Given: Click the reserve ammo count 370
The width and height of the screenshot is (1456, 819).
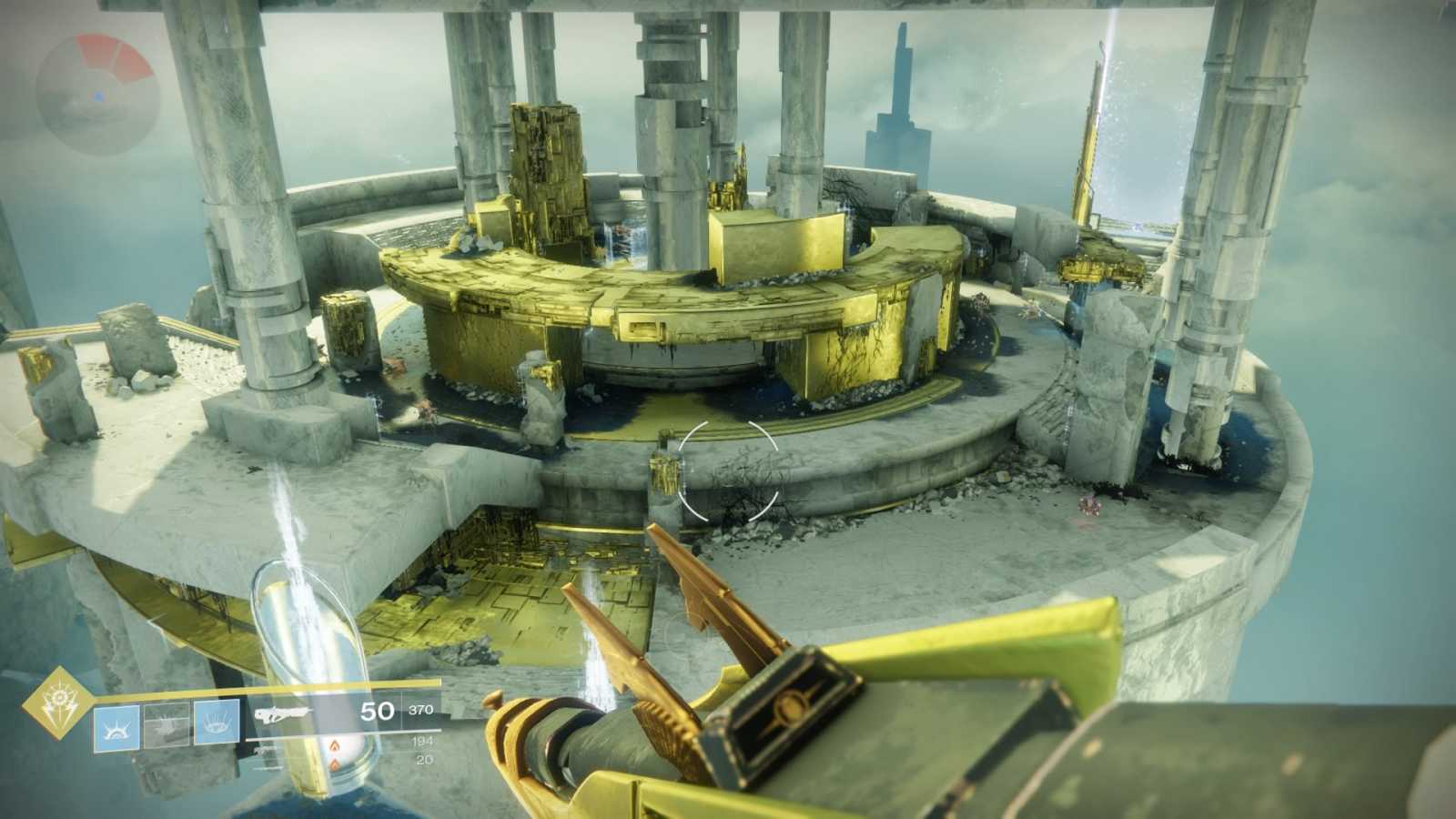Looking at the screenshot, I should click(420, 710).
